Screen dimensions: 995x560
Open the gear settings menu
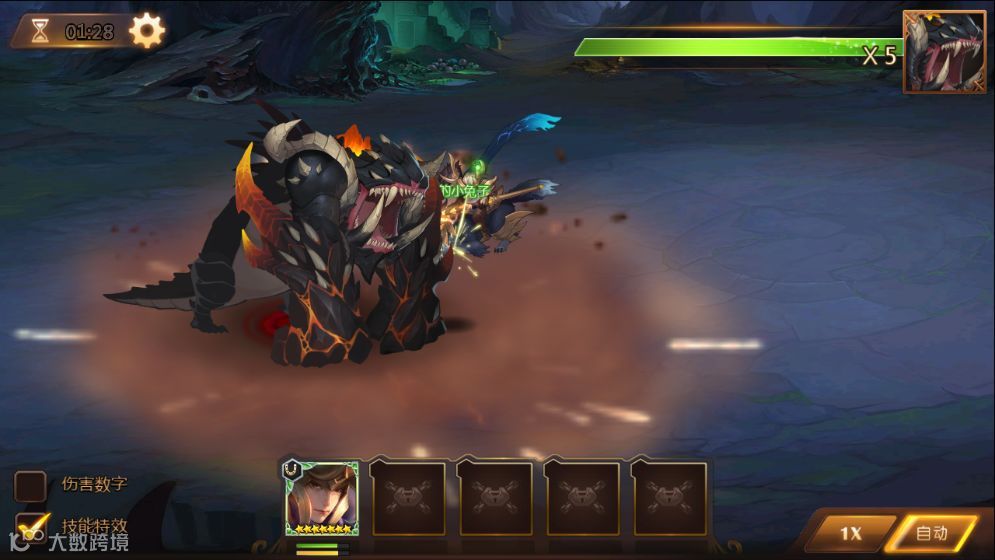click(x=147, y=31)
